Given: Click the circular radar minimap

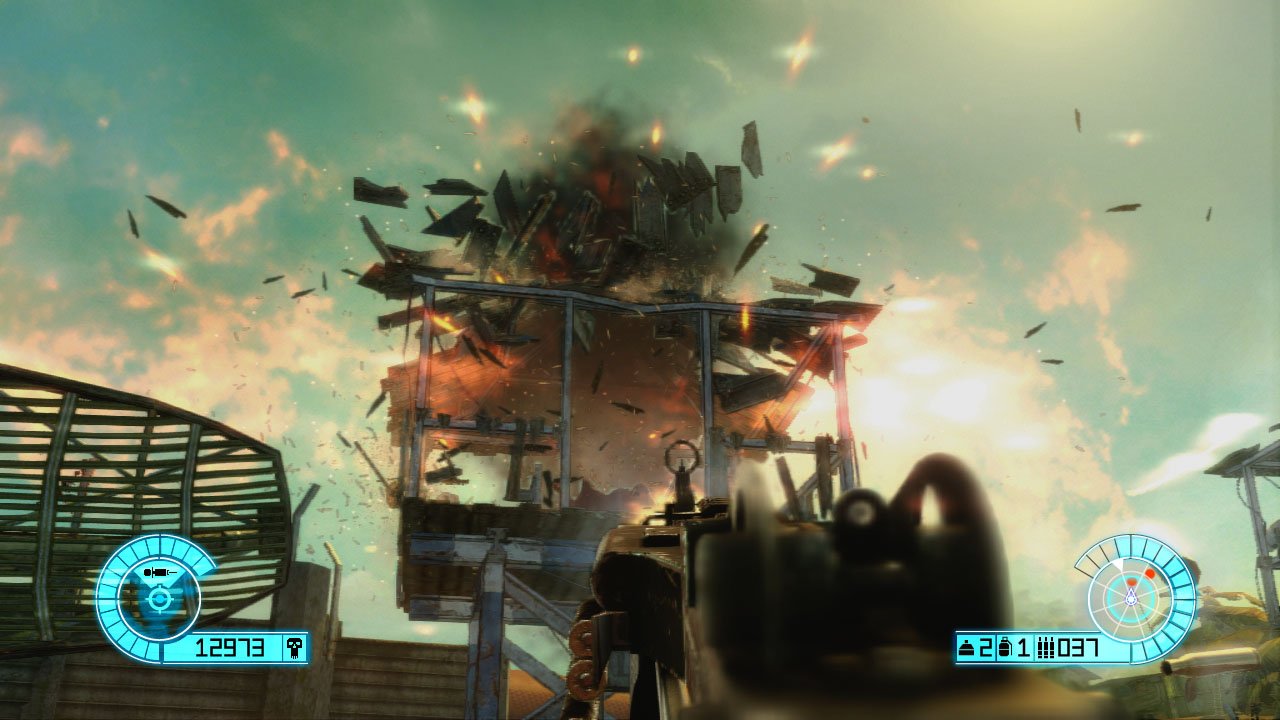Looking at the screenshot, I should [1132, 597].
